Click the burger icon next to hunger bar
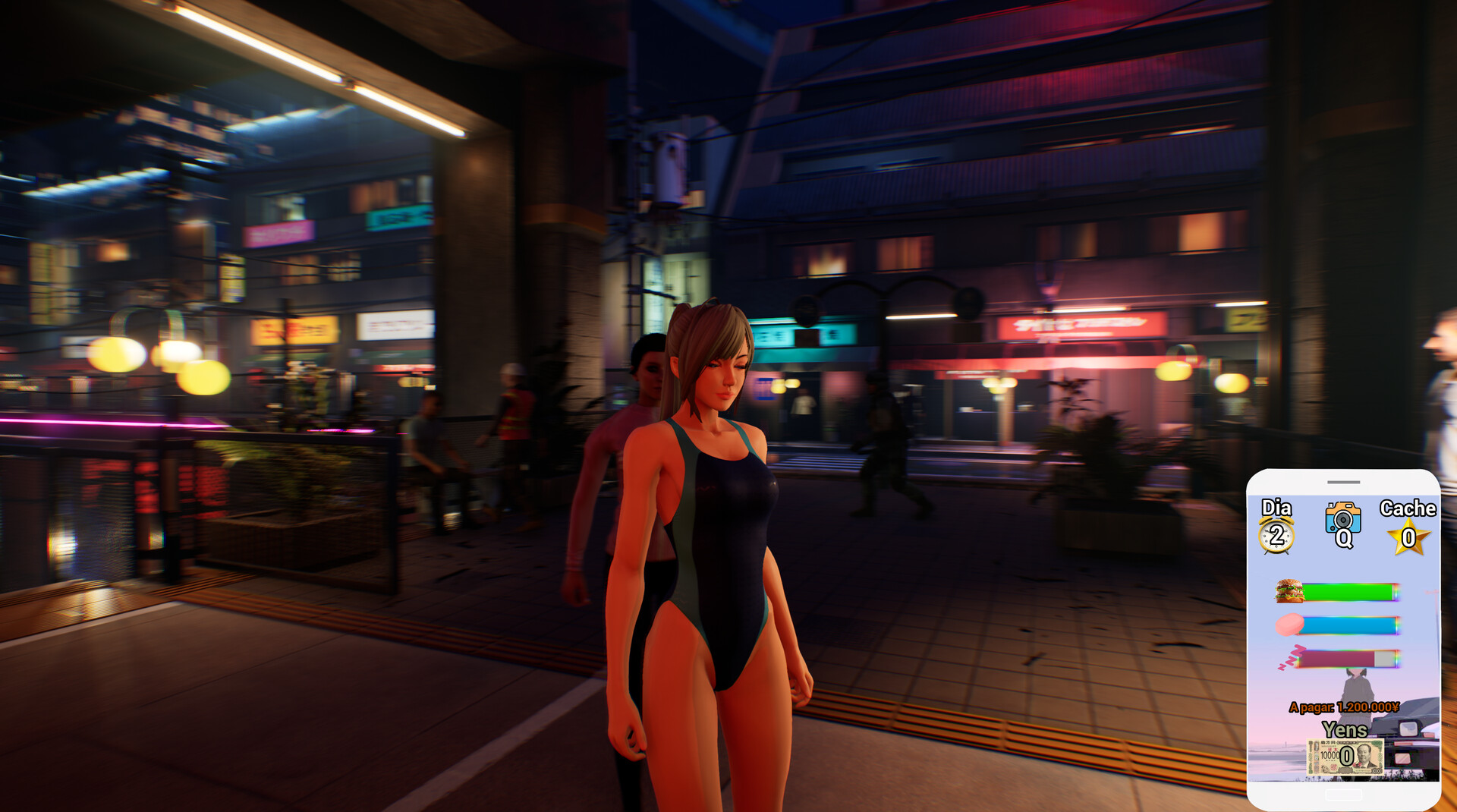Viewport: 1457px width, 812px height. pos(1289,592)
